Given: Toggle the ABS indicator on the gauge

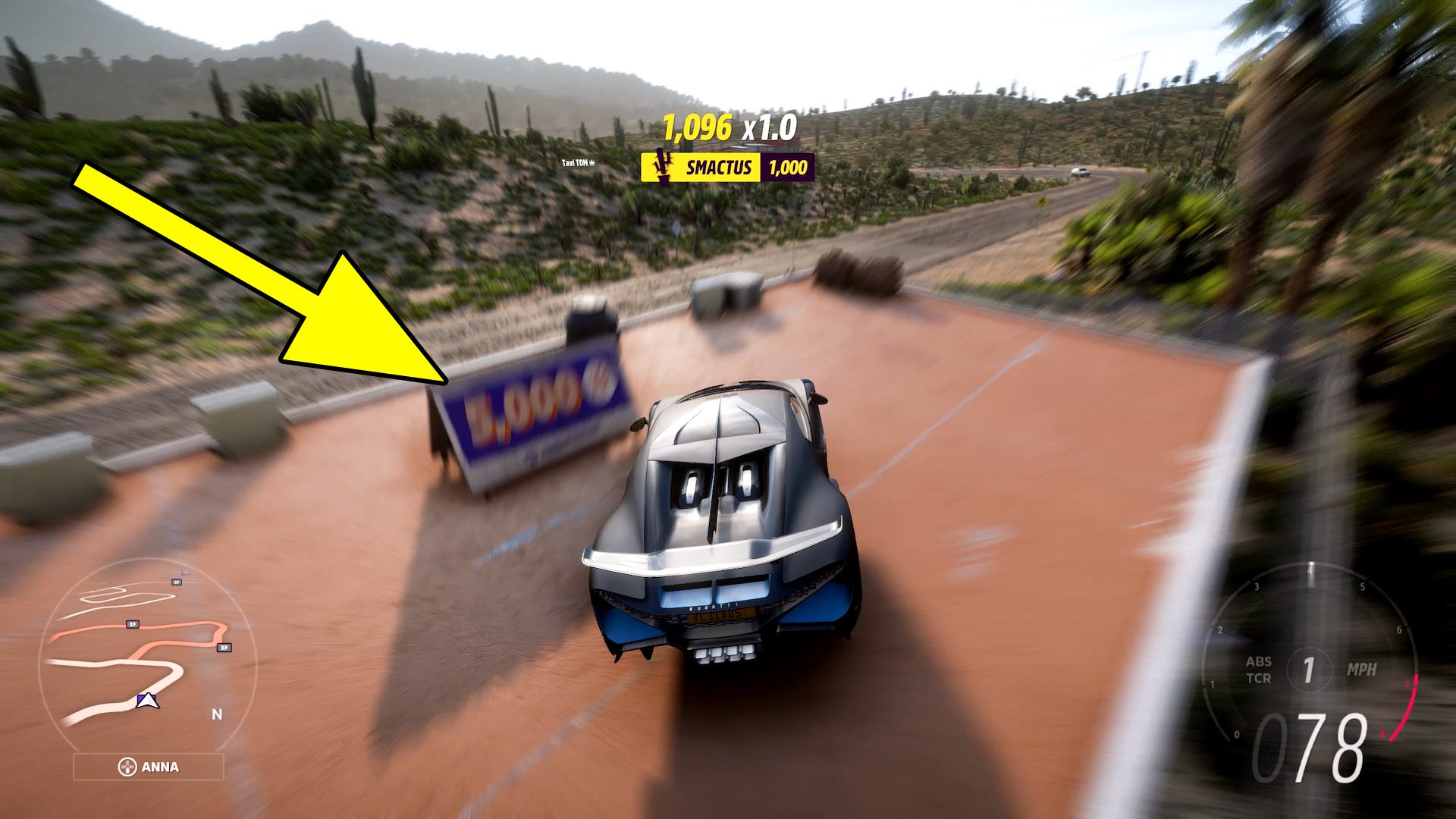Looking at the screenshot, I should [x=1259, y=661].
